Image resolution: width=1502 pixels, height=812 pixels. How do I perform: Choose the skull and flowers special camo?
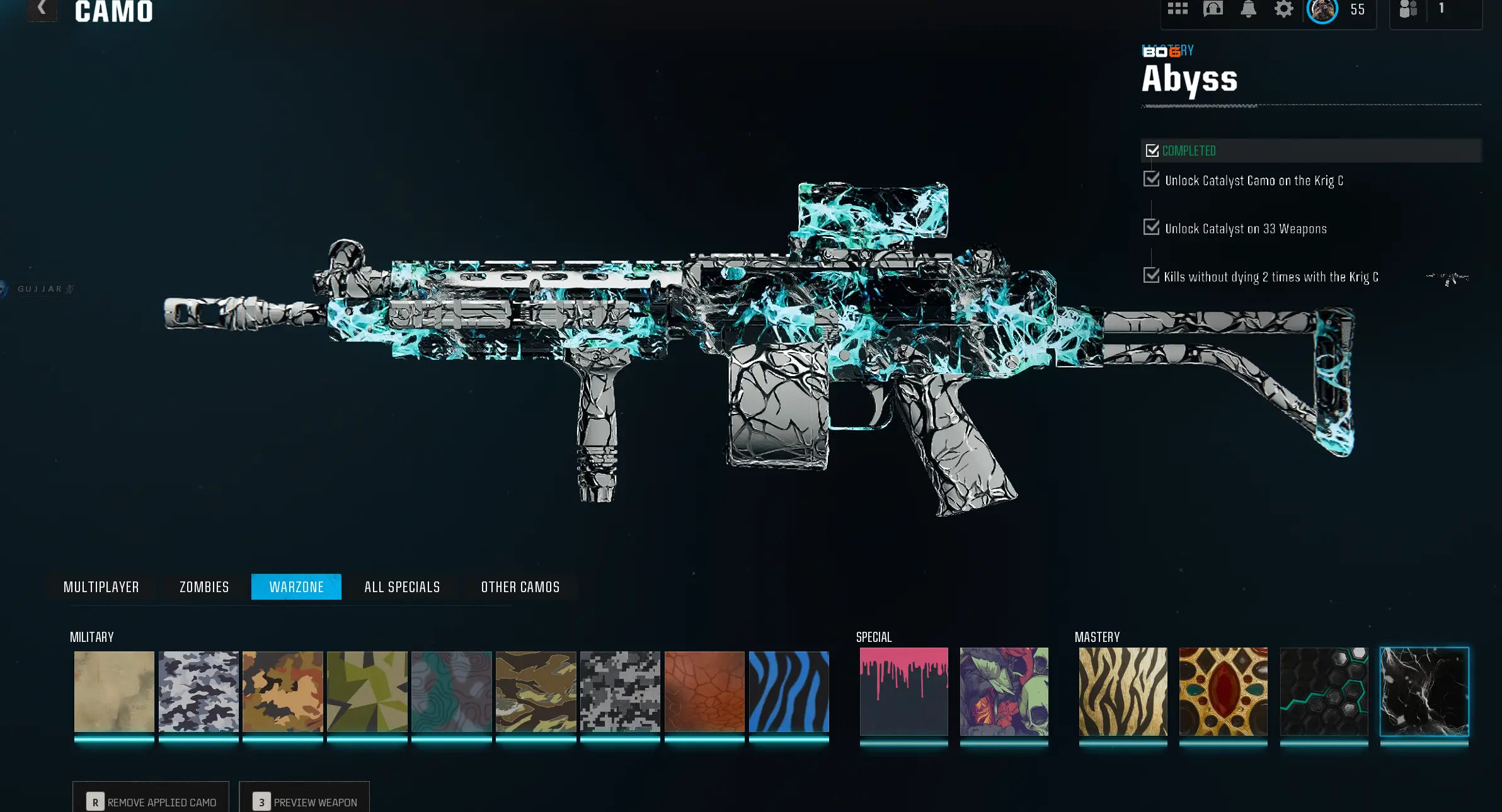(1004, 692)
